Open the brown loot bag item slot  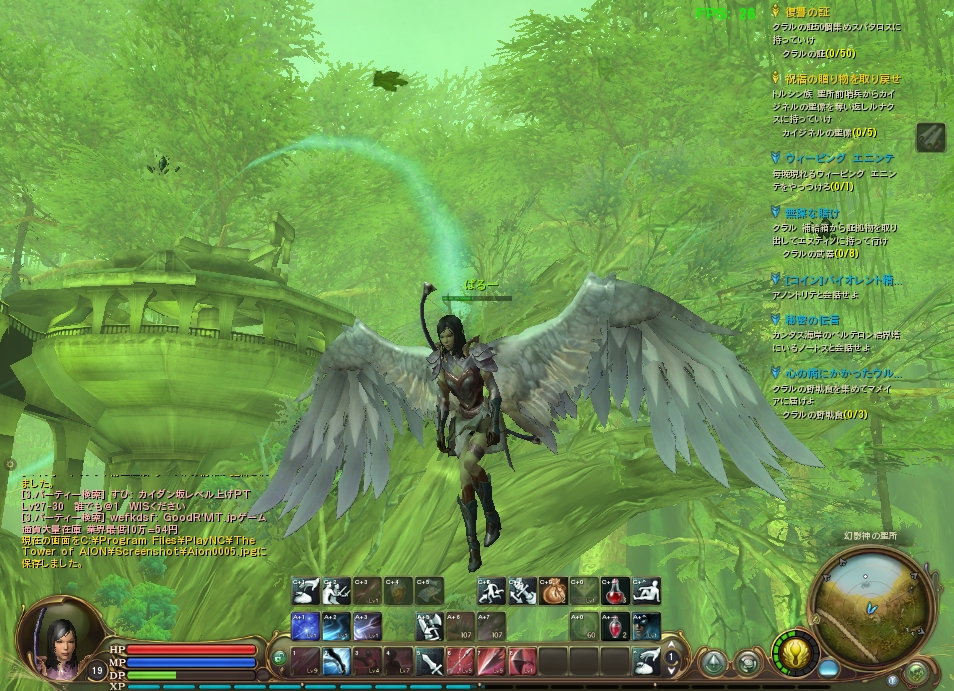(x=553, y=592)
